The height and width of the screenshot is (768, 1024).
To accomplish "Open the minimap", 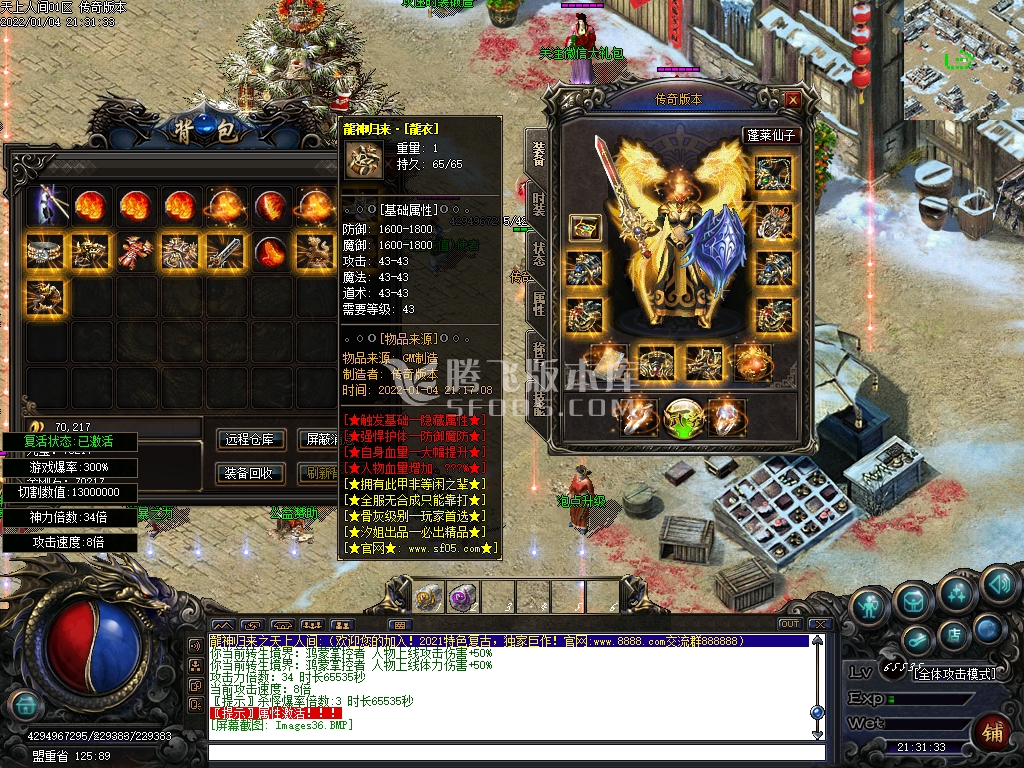I will 963,60.
